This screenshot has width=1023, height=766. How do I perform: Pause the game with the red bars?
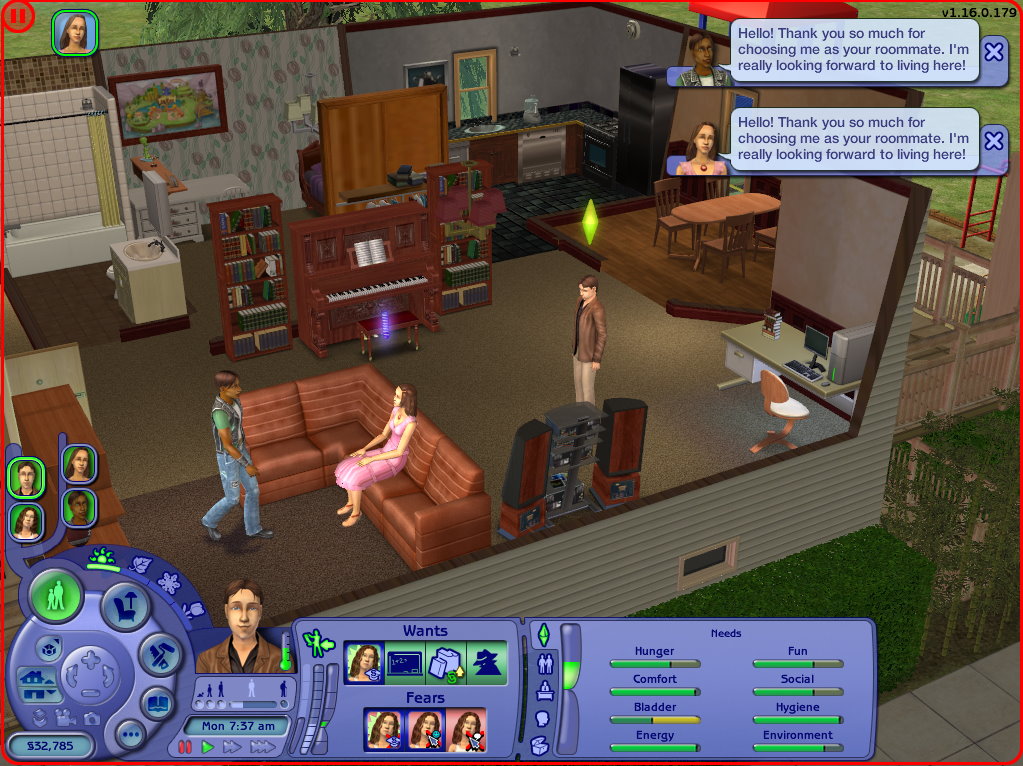[185, 747]
